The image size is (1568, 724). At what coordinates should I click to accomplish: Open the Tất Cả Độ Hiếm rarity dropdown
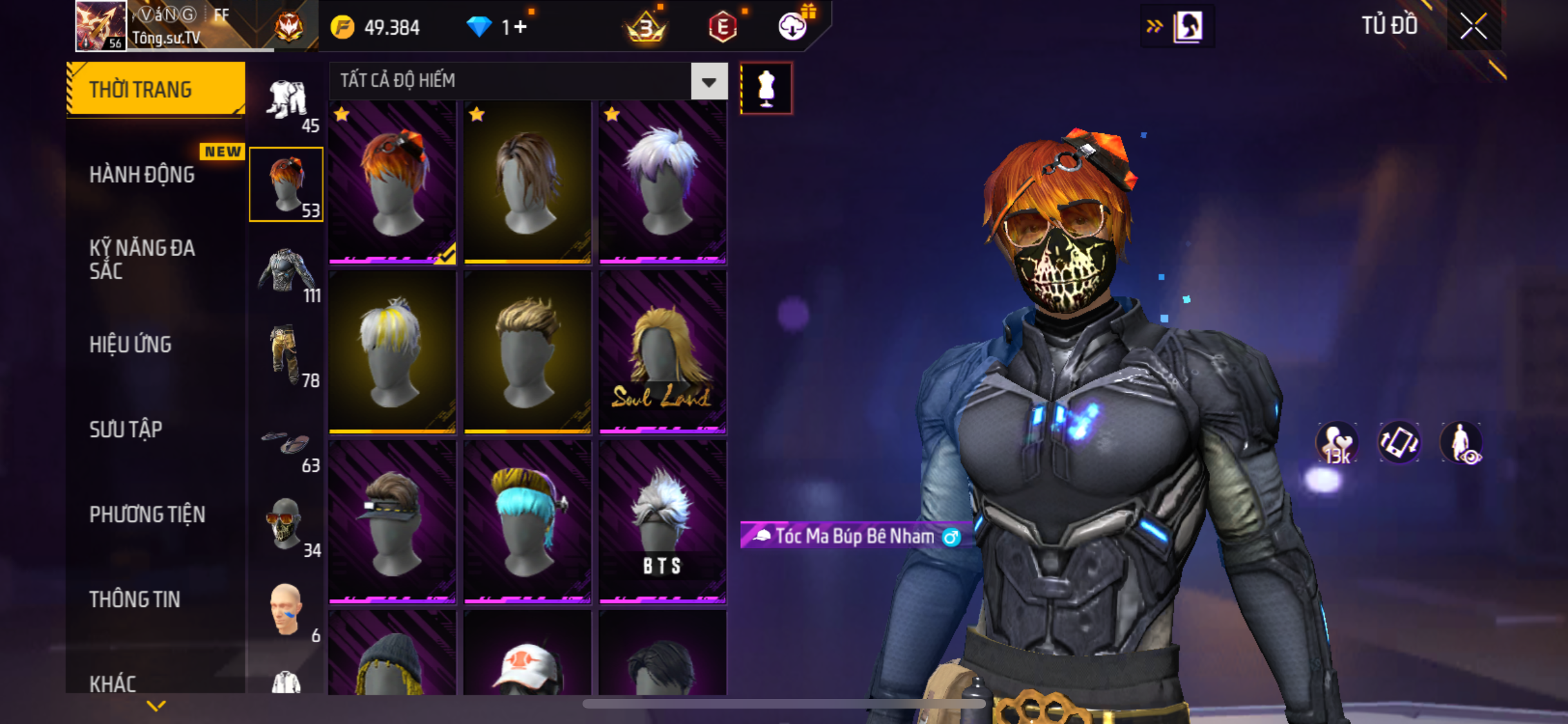tap(709, 82)
